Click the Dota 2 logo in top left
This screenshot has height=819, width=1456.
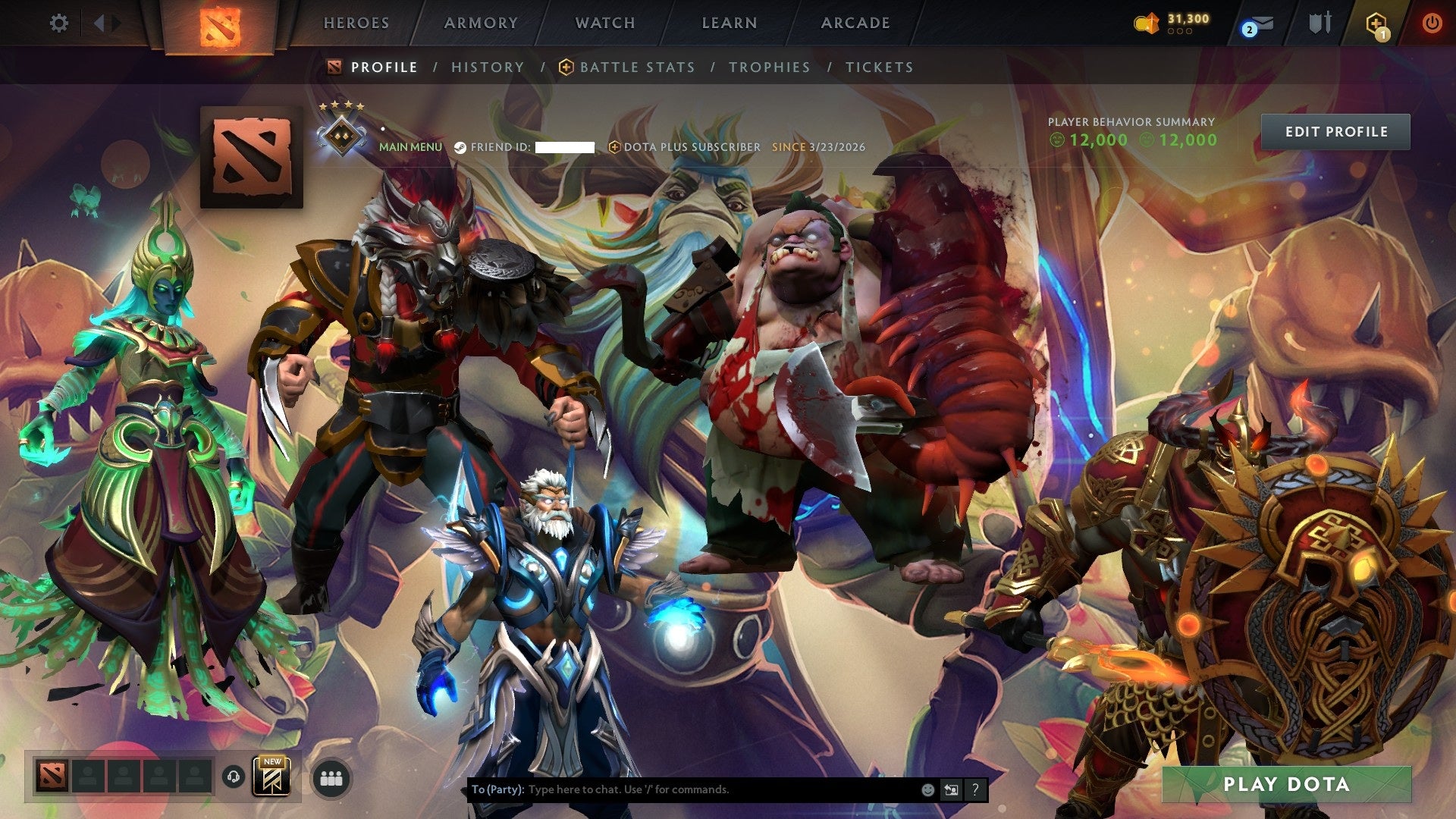[221, 27]
